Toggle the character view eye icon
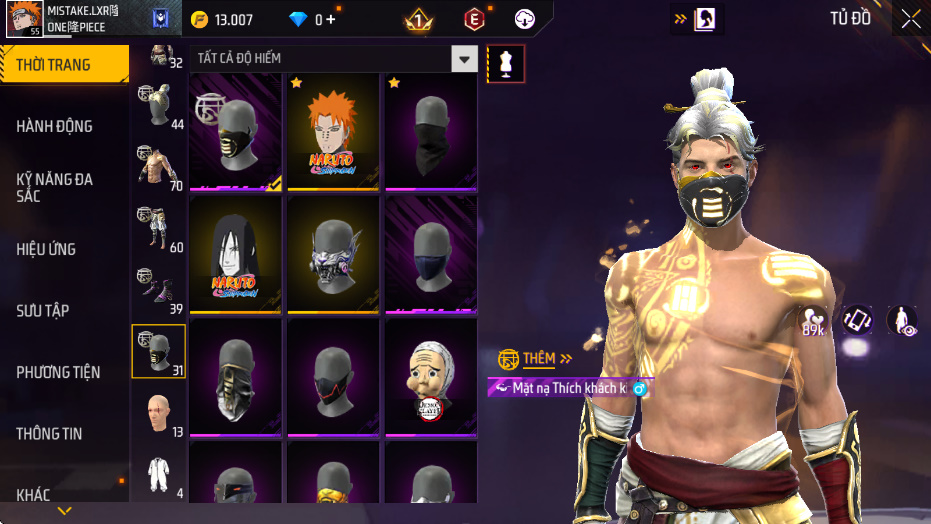931x524 pixels. 902,320
